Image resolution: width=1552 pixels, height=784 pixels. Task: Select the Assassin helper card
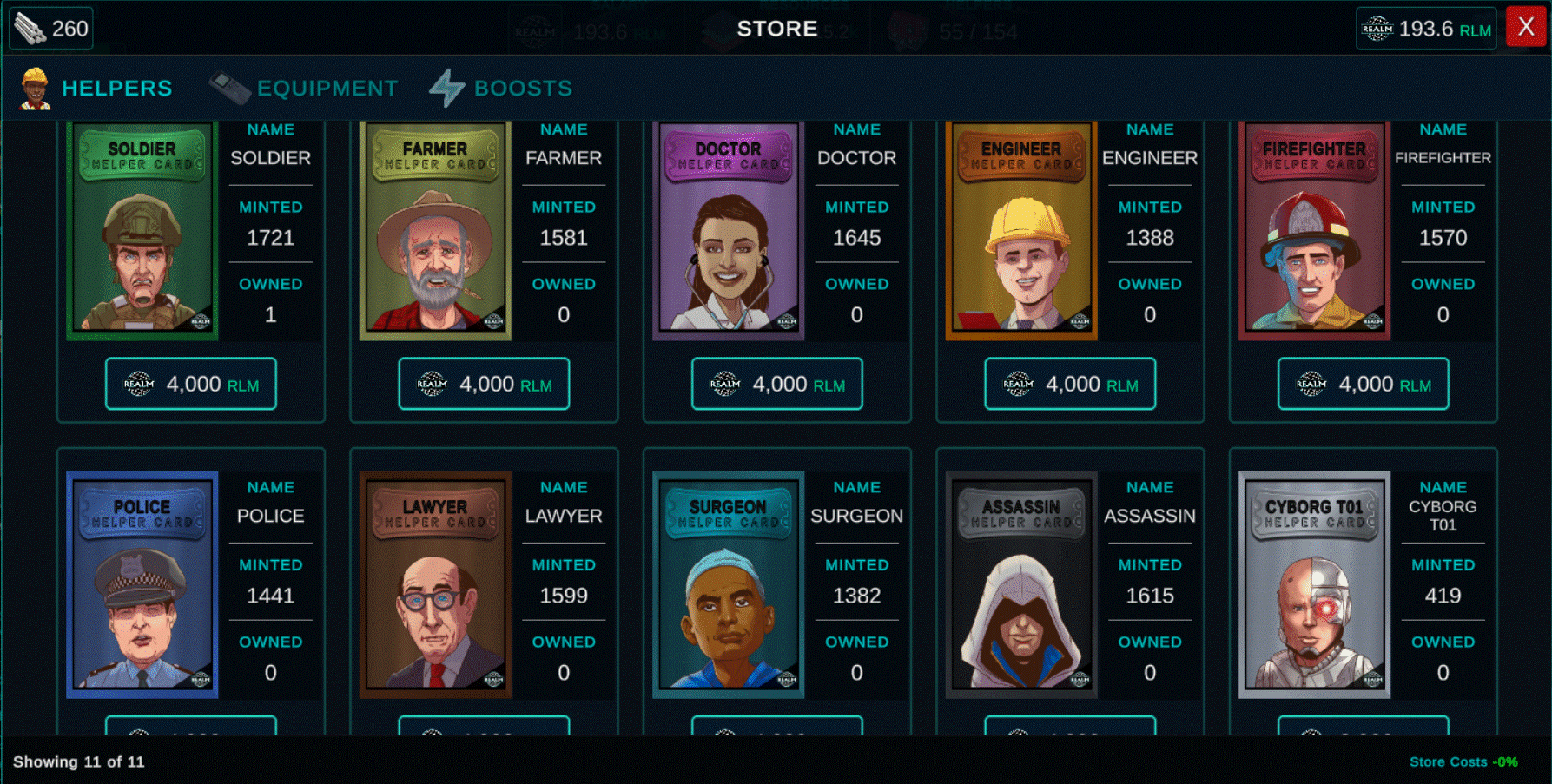1021,584
